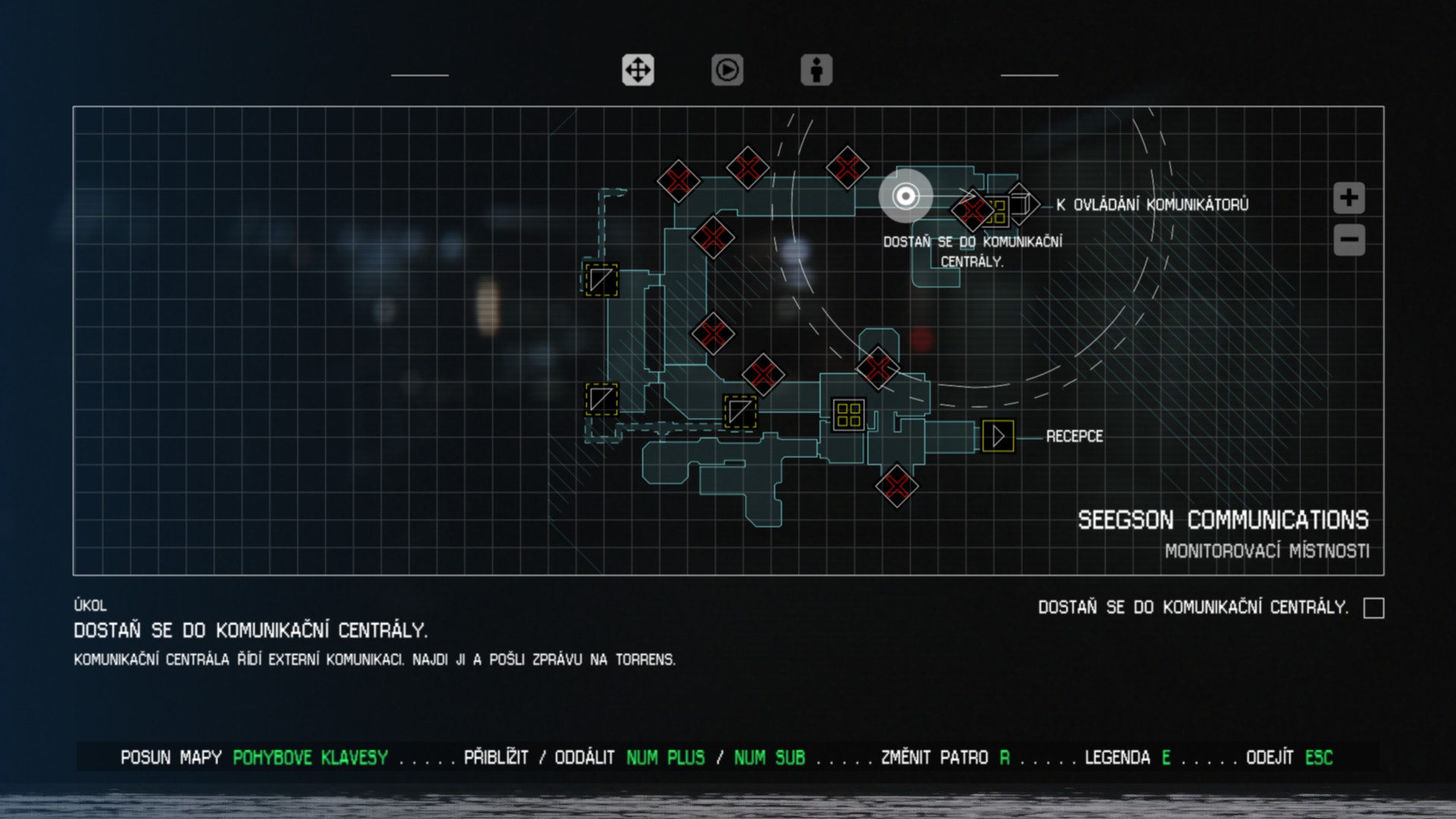The image size is (1456, 819).
Task: Select the lower yellow rewire grid icon
Action: pyautogui.click(x=847, y=414)
